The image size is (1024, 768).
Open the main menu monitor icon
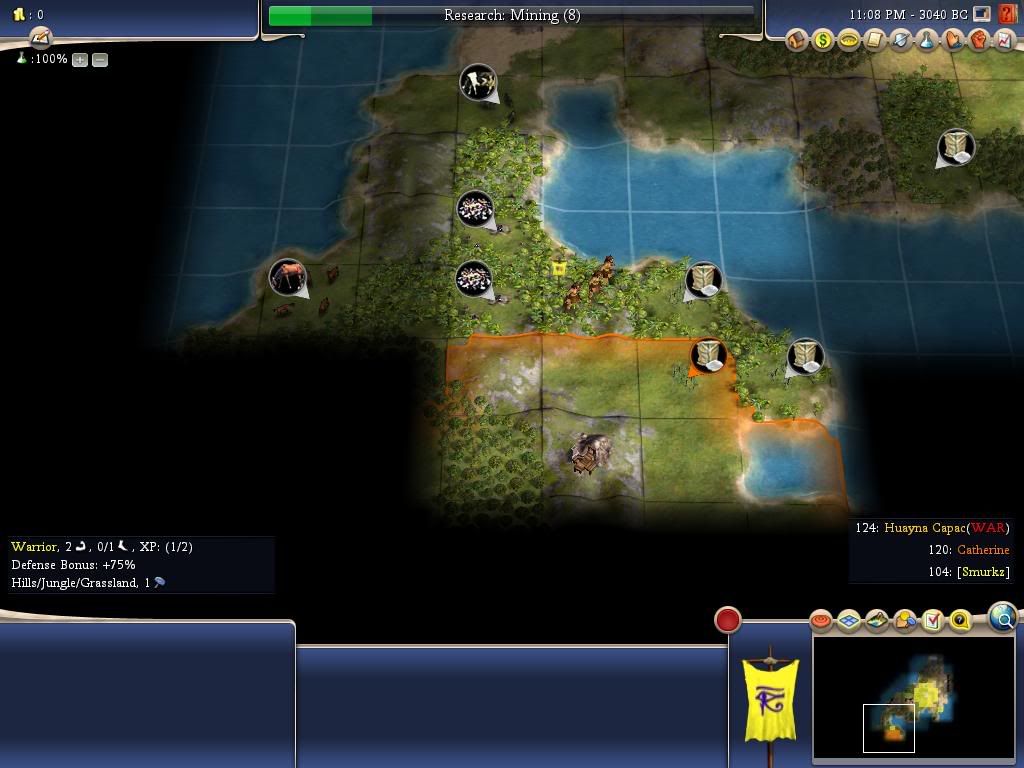pos(982,14)
